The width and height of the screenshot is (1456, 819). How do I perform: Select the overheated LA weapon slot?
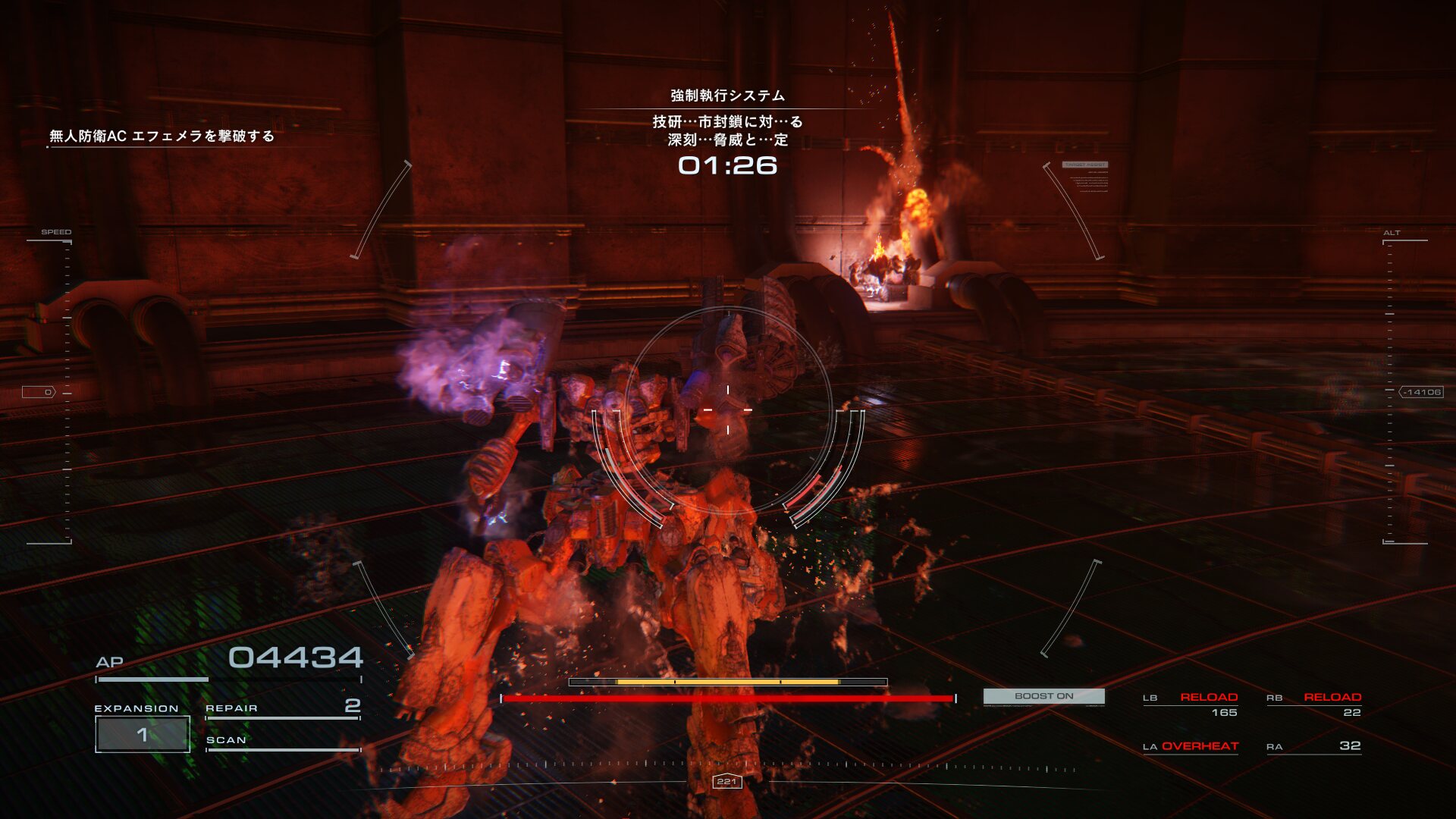(x=1191, y=747)
